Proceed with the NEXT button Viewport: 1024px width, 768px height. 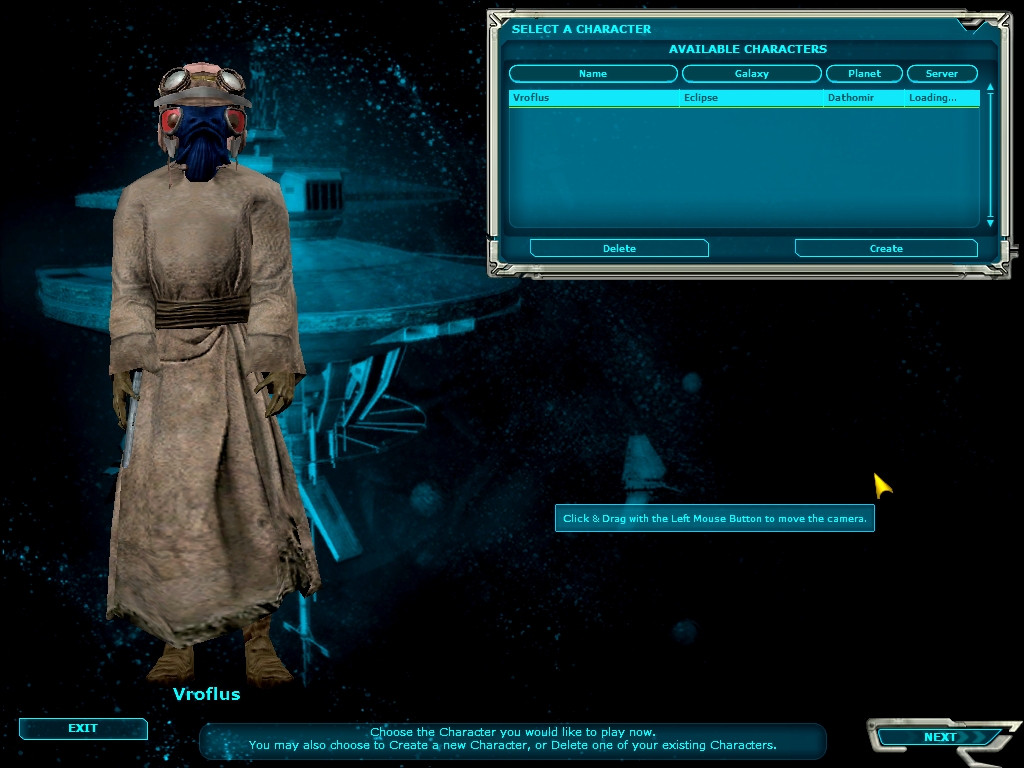coord(939,737)
